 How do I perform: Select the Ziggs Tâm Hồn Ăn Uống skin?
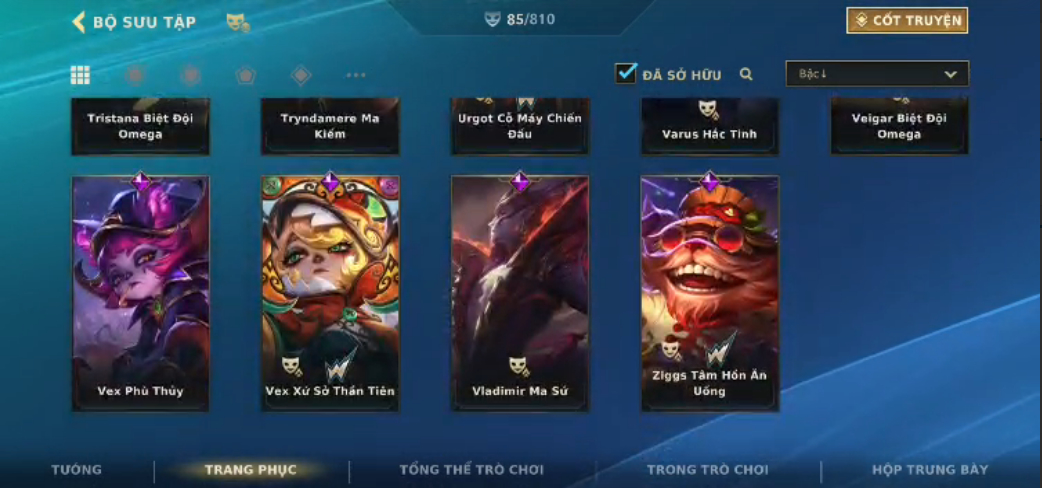[x=710, y=293]
